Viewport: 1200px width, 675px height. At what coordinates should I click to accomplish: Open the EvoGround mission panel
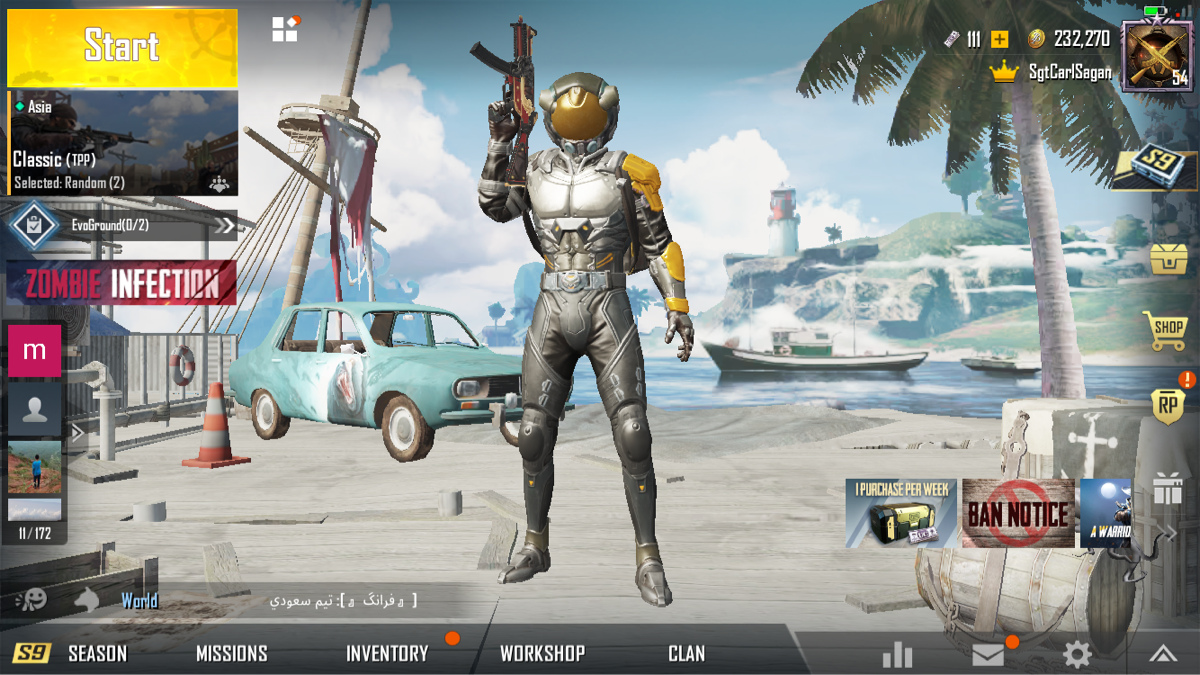pos(123,225)
